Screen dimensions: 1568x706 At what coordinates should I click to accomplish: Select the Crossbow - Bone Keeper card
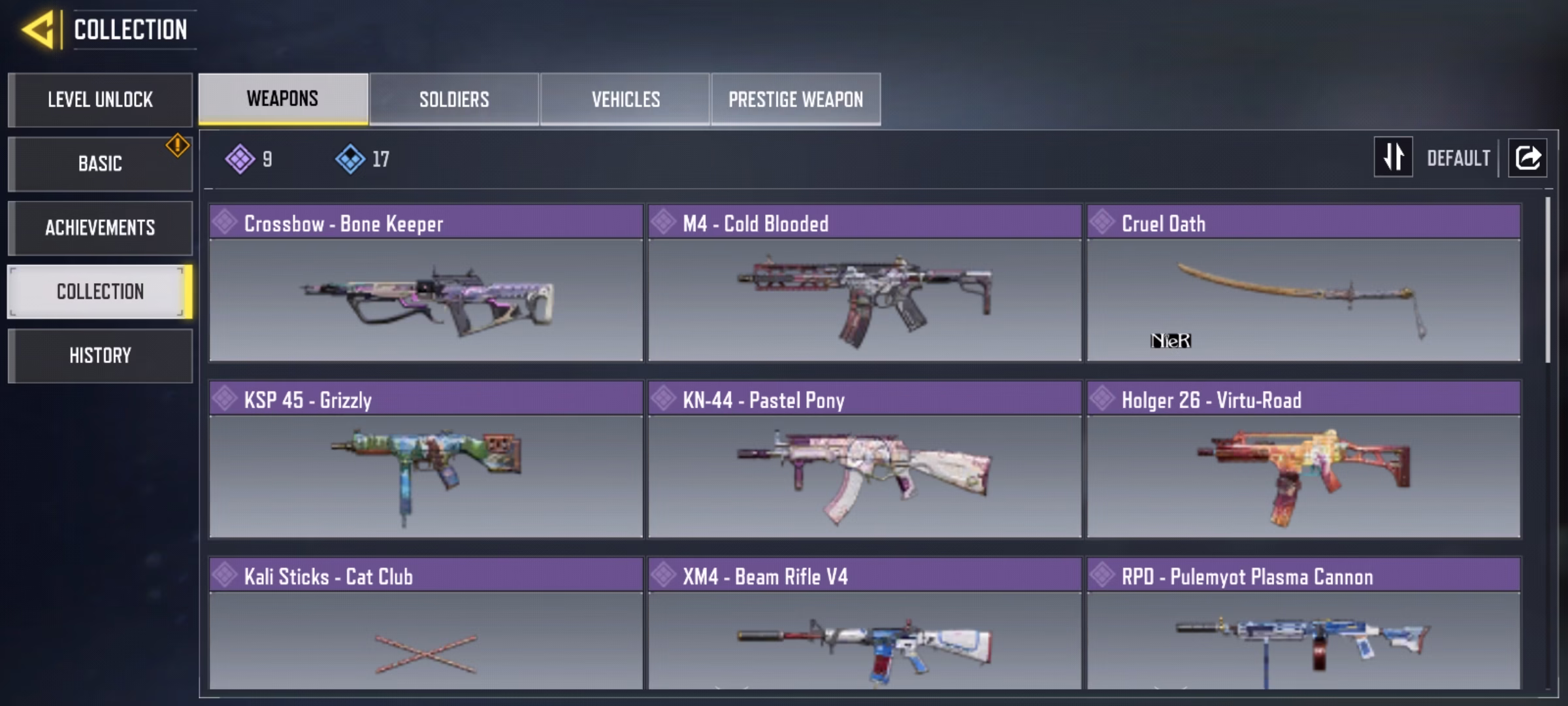[x=426, y=284]
